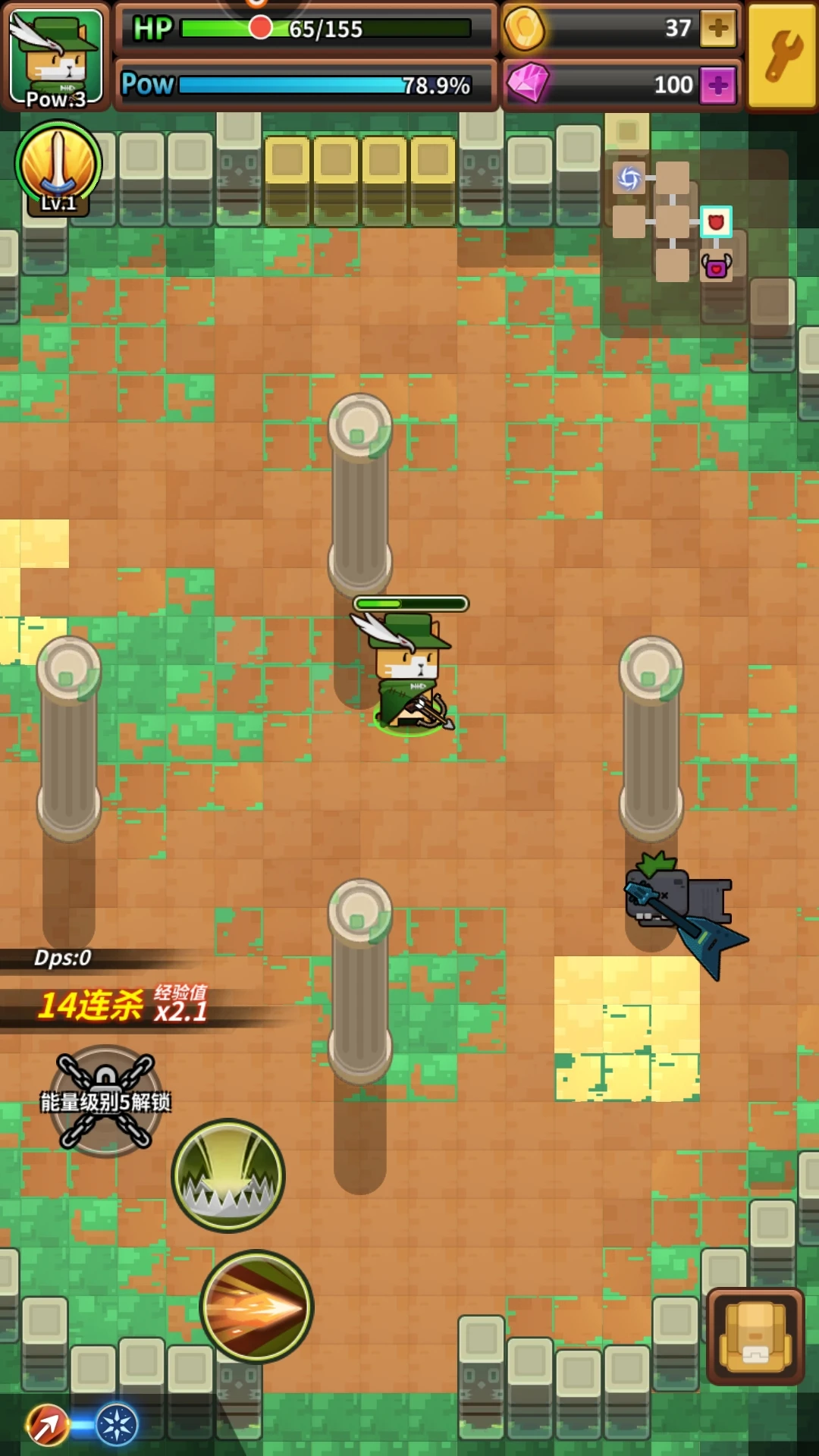Use the spike trap skill
The width and height of the screenshot is (819, 1456).
point(228,1175)
